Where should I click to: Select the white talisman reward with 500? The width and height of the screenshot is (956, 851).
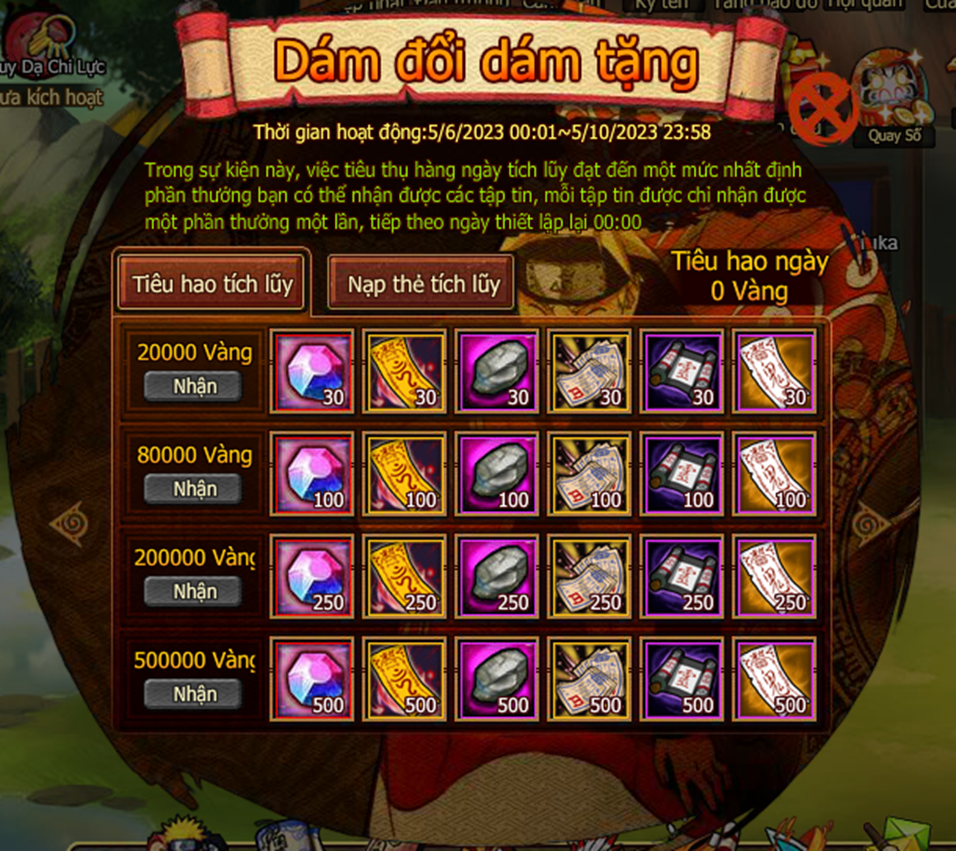click(x=773, y=678)
